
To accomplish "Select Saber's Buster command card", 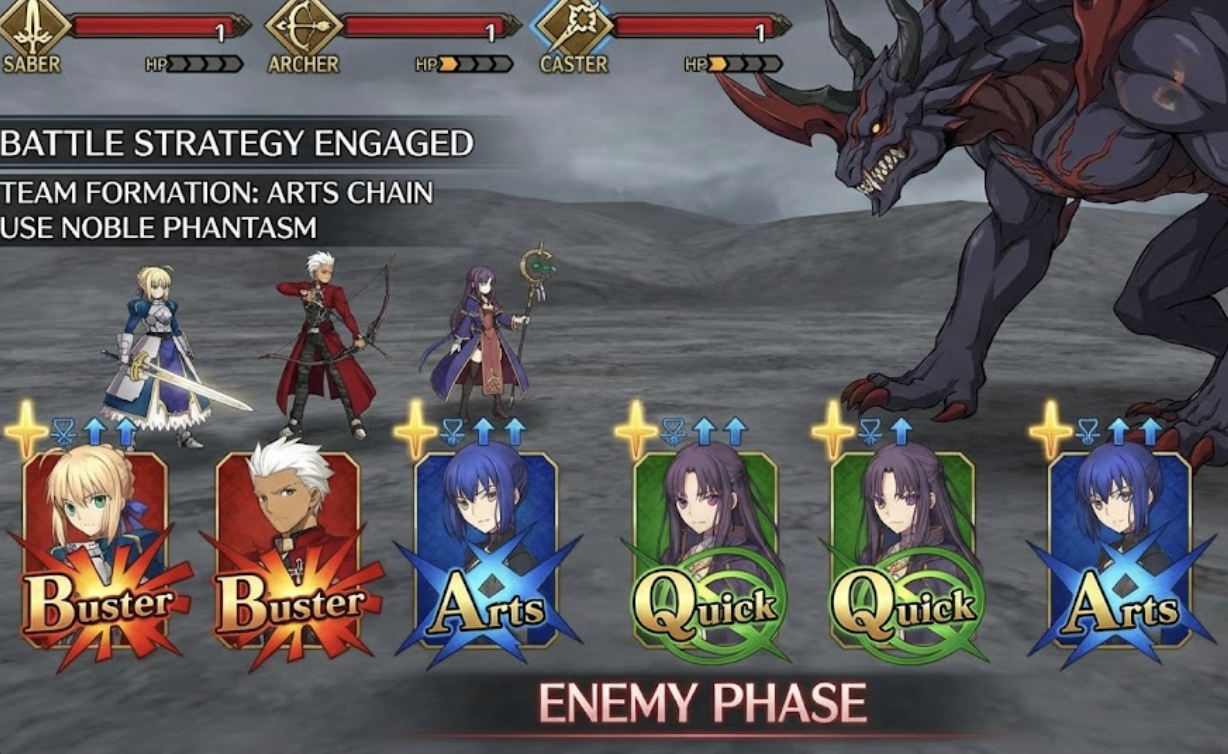I will coord(96,550).
